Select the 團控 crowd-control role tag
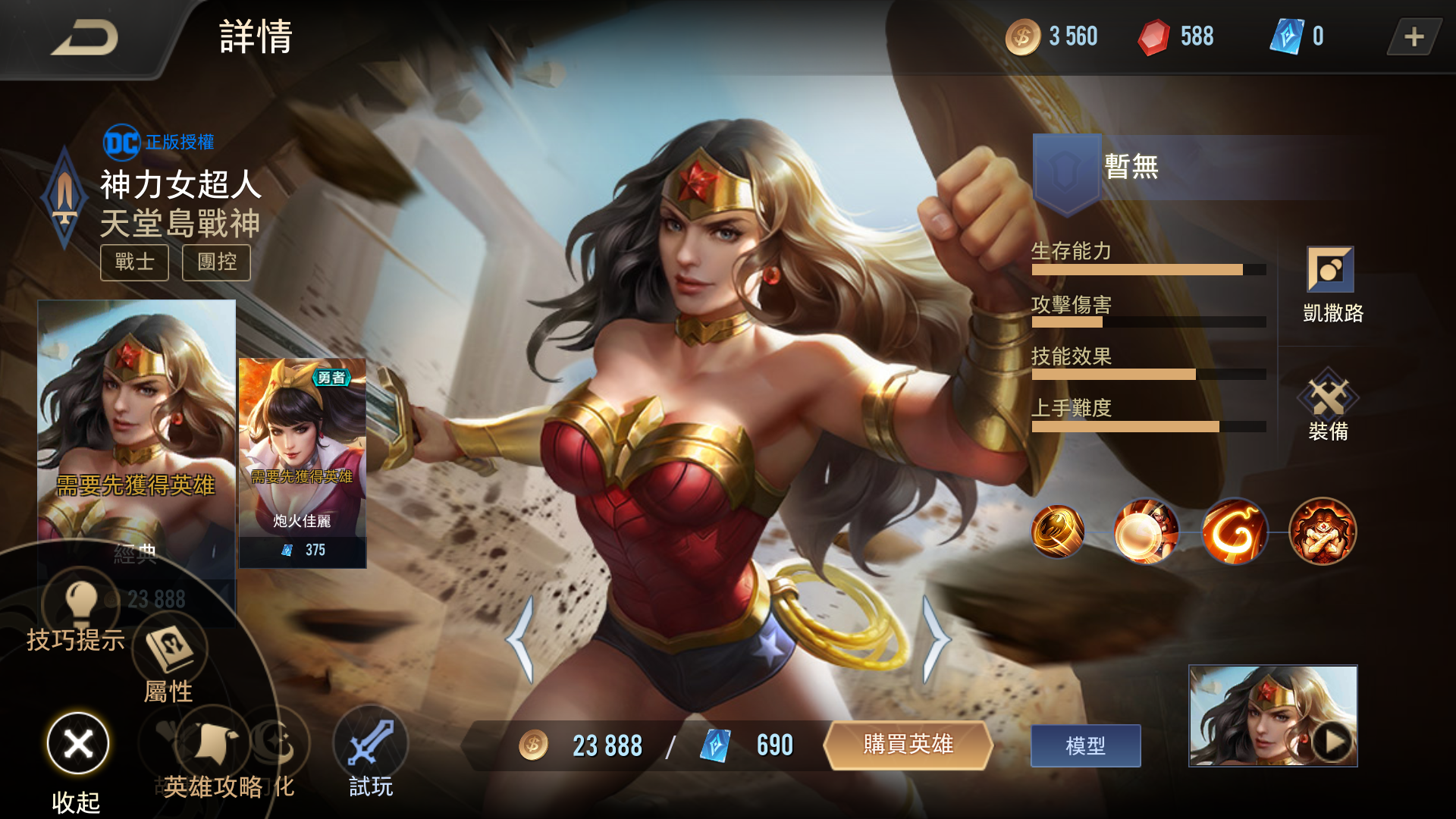1456x819 pixels. click(215, 262)
